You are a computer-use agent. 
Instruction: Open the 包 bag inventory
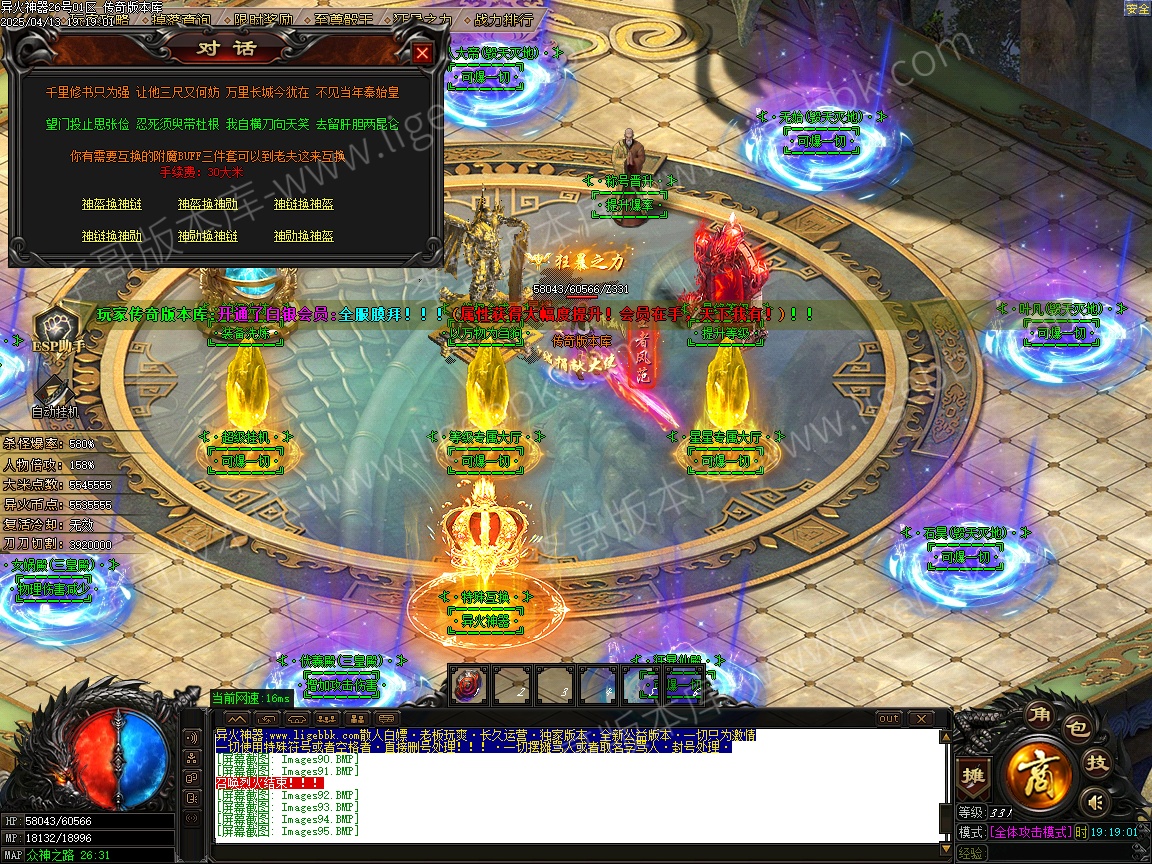click(1076, 729)
